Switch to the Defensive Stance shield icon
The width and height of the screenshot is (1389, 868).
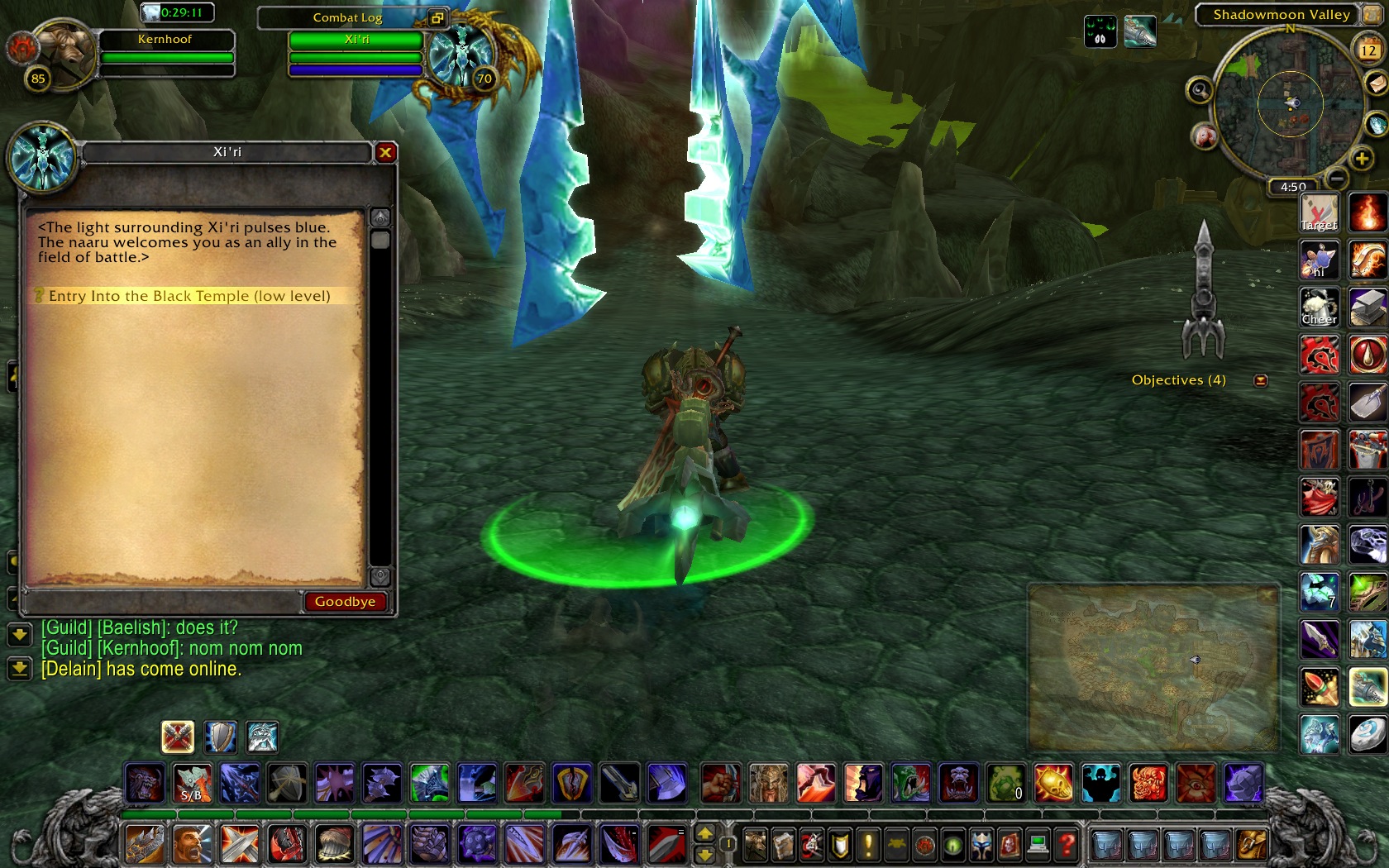(x=220, y=737)
